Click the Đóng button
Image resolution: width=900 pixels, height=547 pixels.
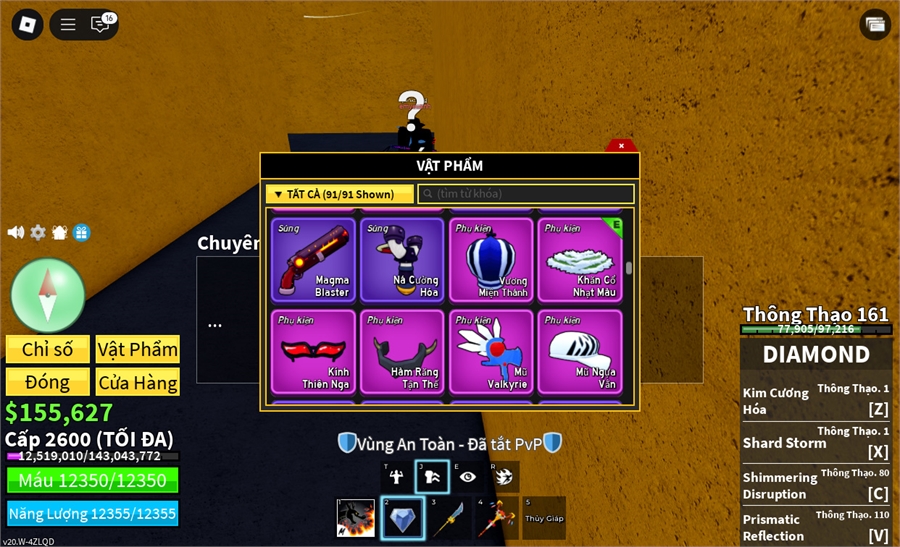click(47, 382)
